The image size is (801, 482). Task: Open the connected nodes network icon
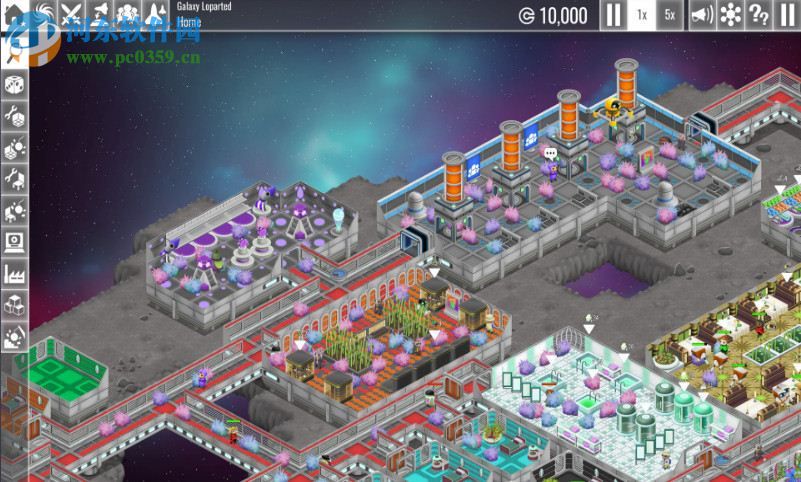(x=731, y=15)
